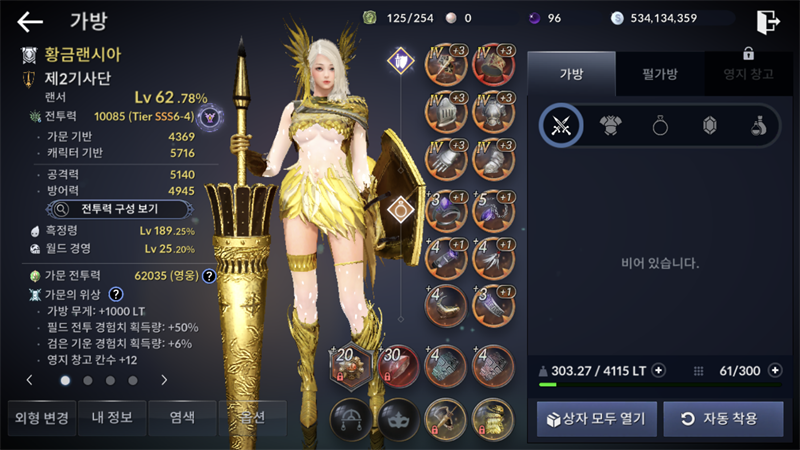This screenshot has width=800, height=450.
Task: Select the 가방 inventory tab
Action: tap(569, 73)
